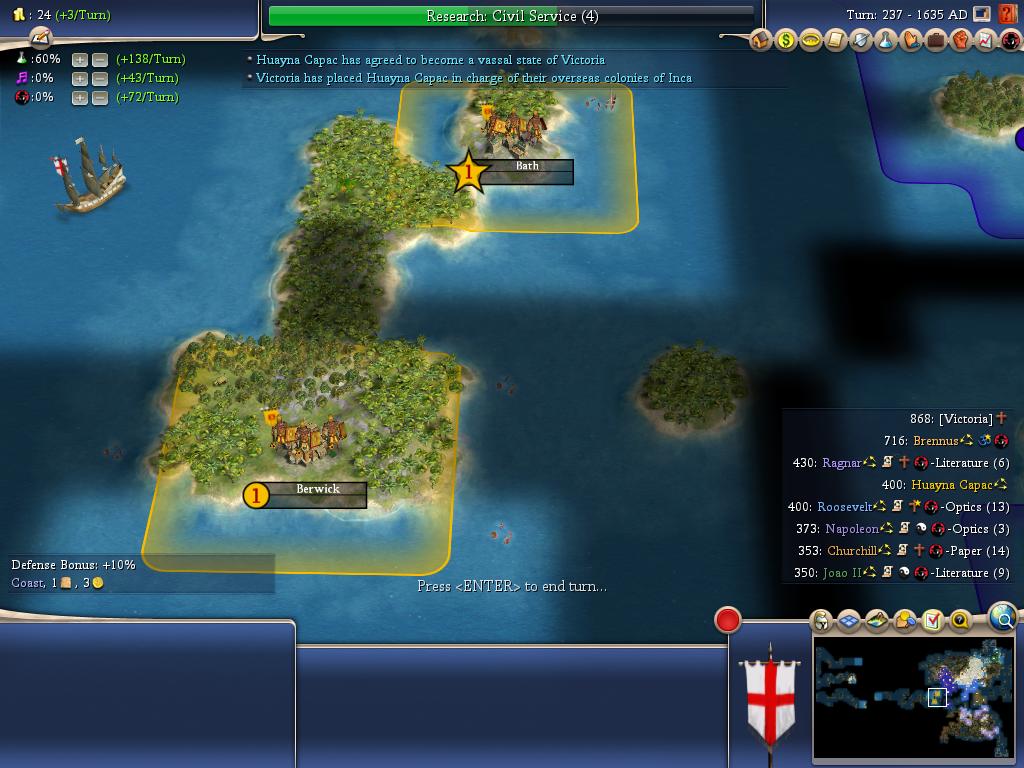Select the Berwick city name bar
1024x768 pixels.
[317, 490]
